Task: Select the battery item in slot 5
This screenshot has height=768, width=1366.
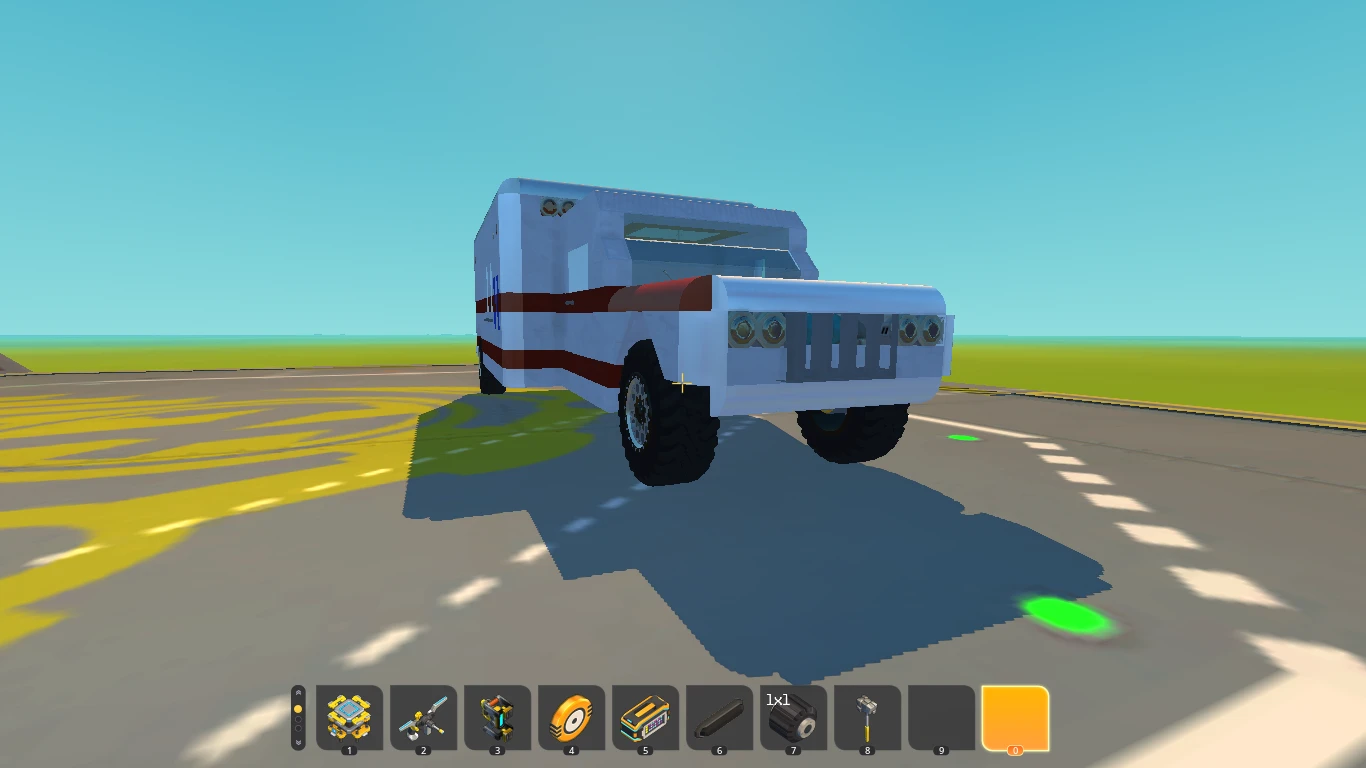Action: (644, 718)
